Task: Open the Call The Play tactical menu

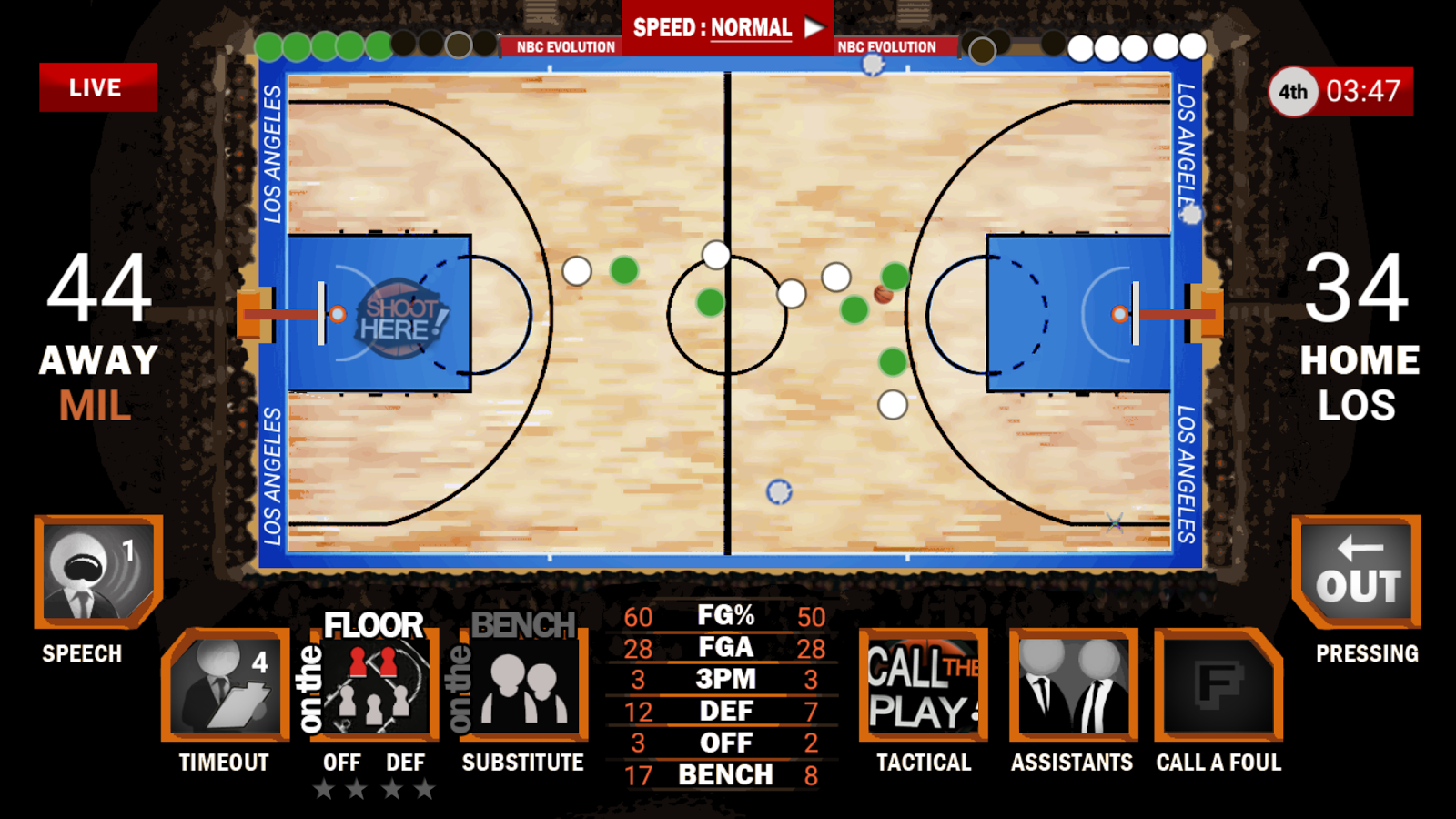Action: click(x=922, y=687)
